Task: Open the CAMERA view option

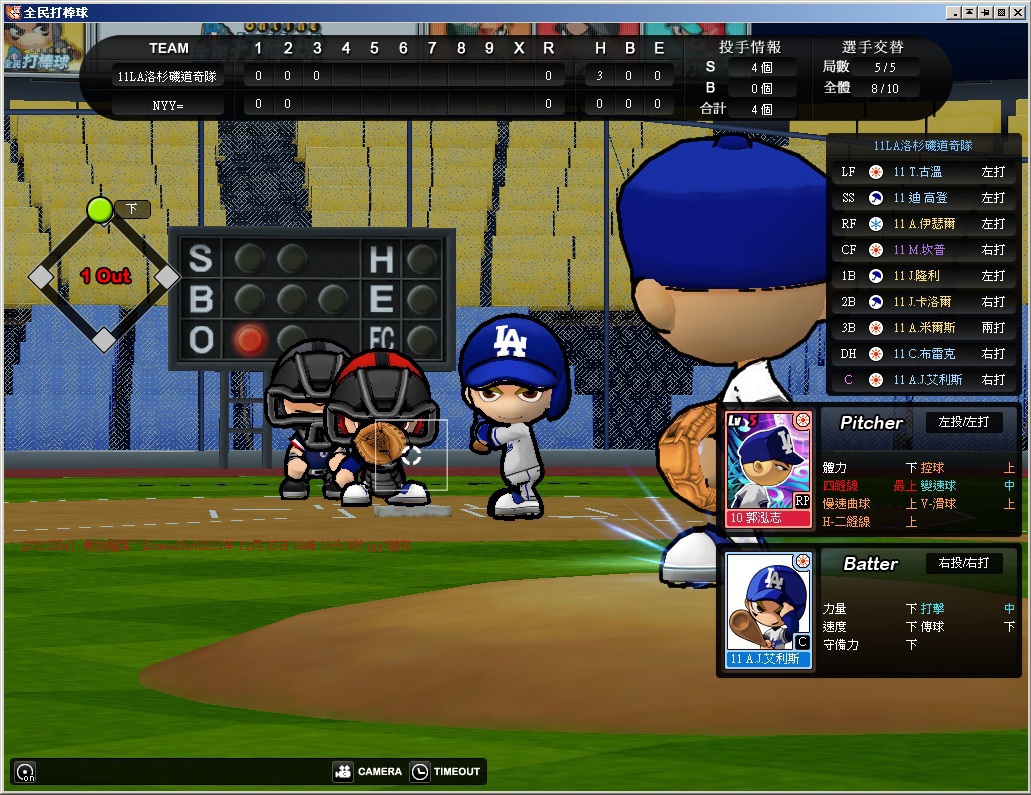Action: click(368, 771)
